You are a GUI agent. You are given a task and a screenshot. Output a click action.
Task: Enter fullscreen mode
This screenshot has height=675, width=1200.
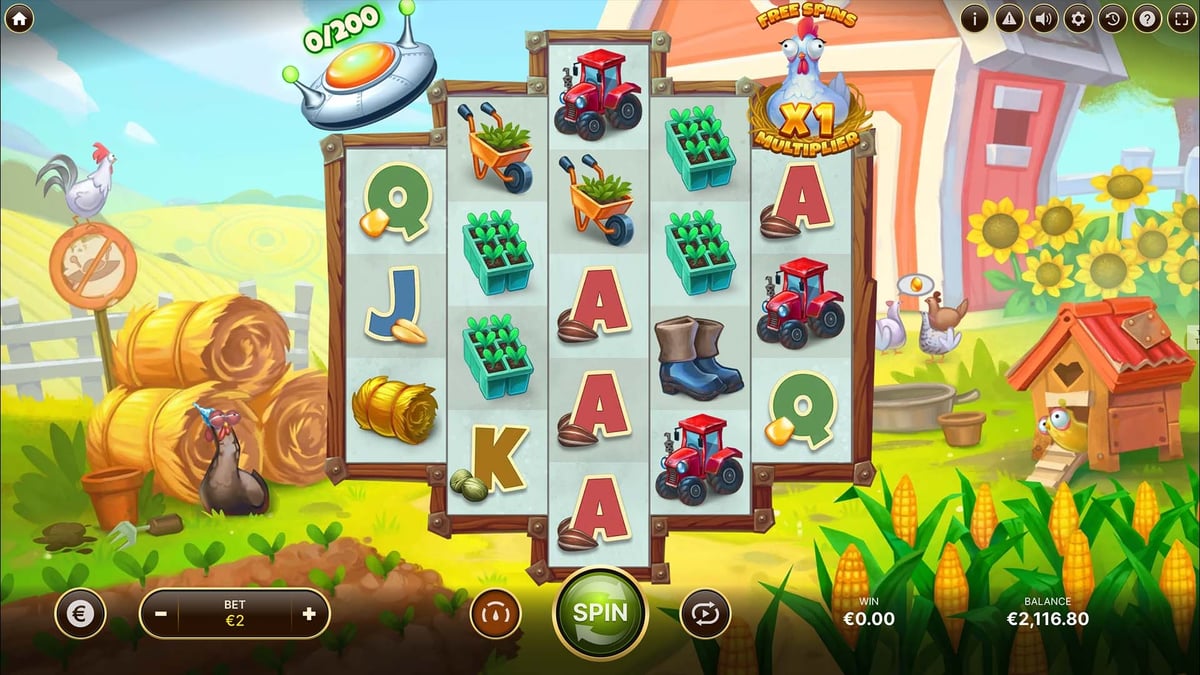click(1180, 18)
